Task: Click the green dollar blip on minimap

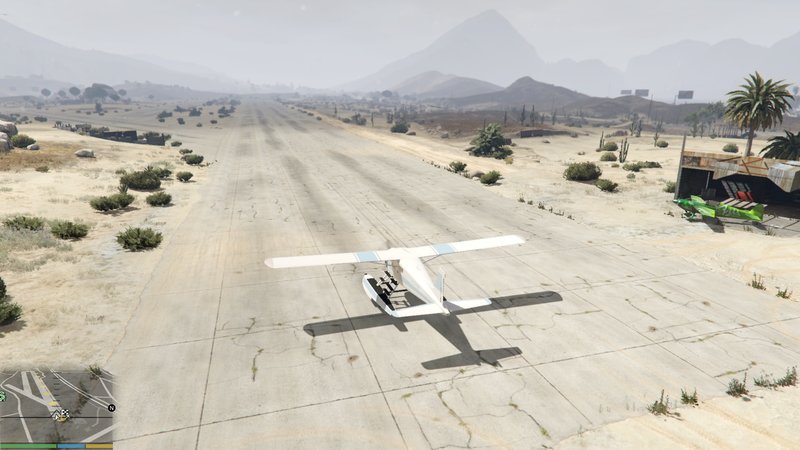Action: (3, 397)
